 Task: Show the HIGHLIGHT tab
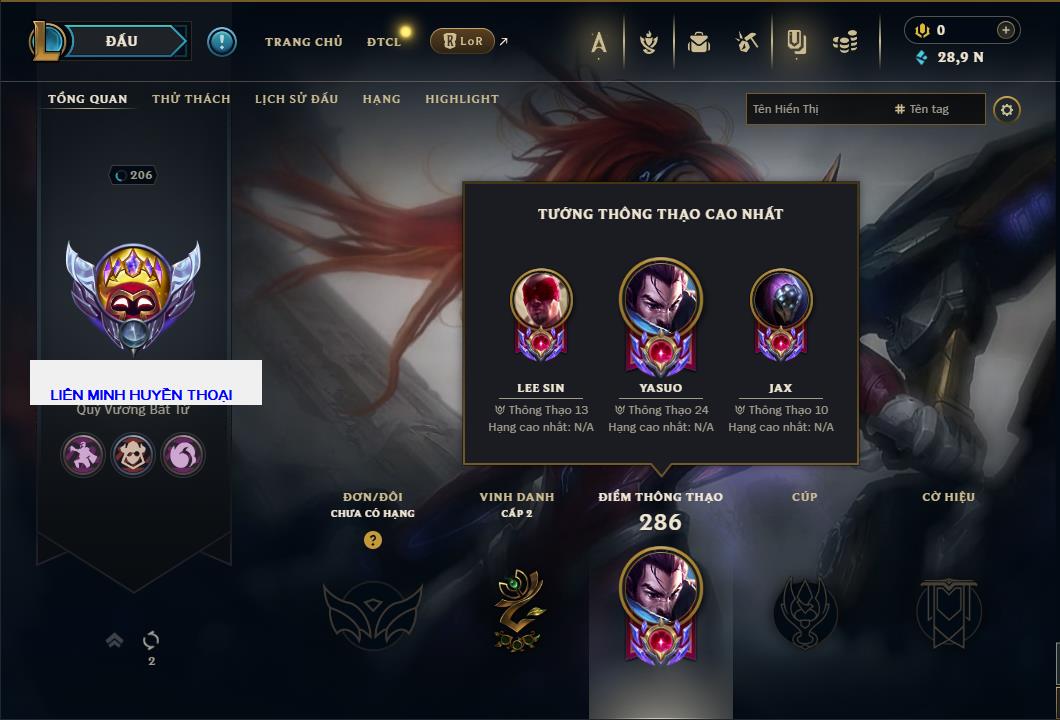pos(461,99)
